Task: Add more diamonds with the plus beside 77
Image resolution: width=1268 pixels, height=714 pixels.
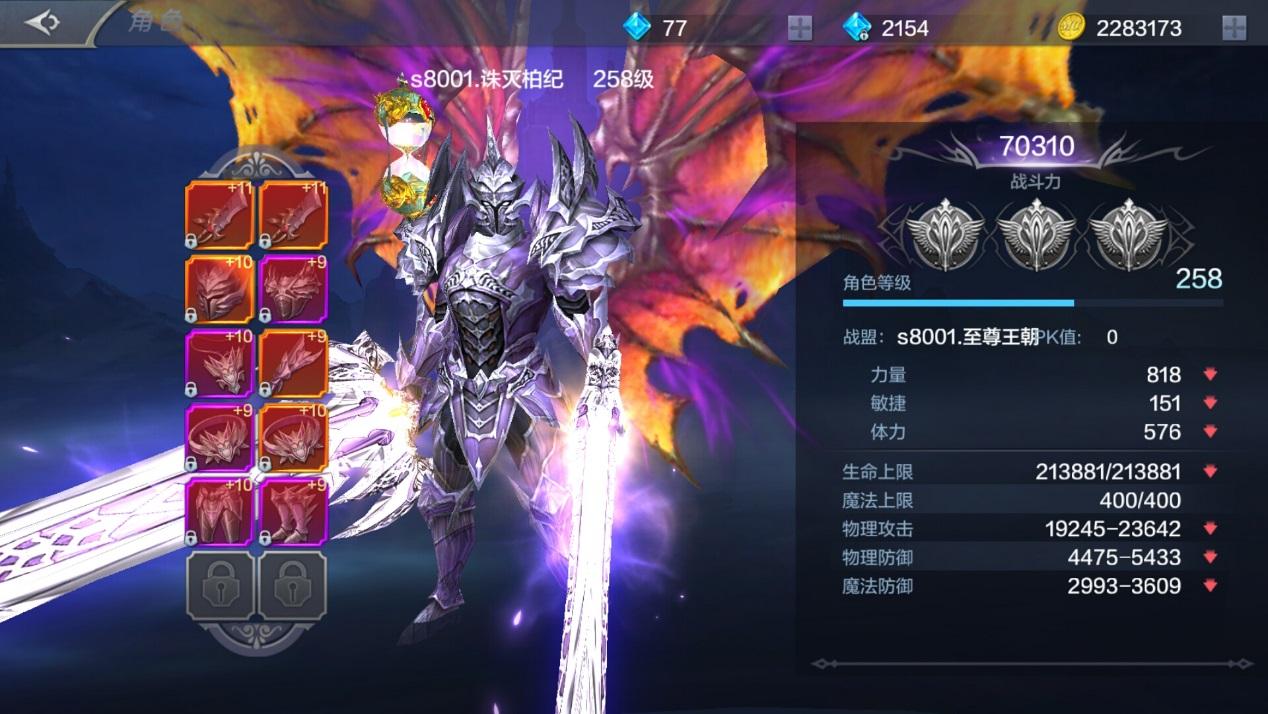Action: point(799,28)
